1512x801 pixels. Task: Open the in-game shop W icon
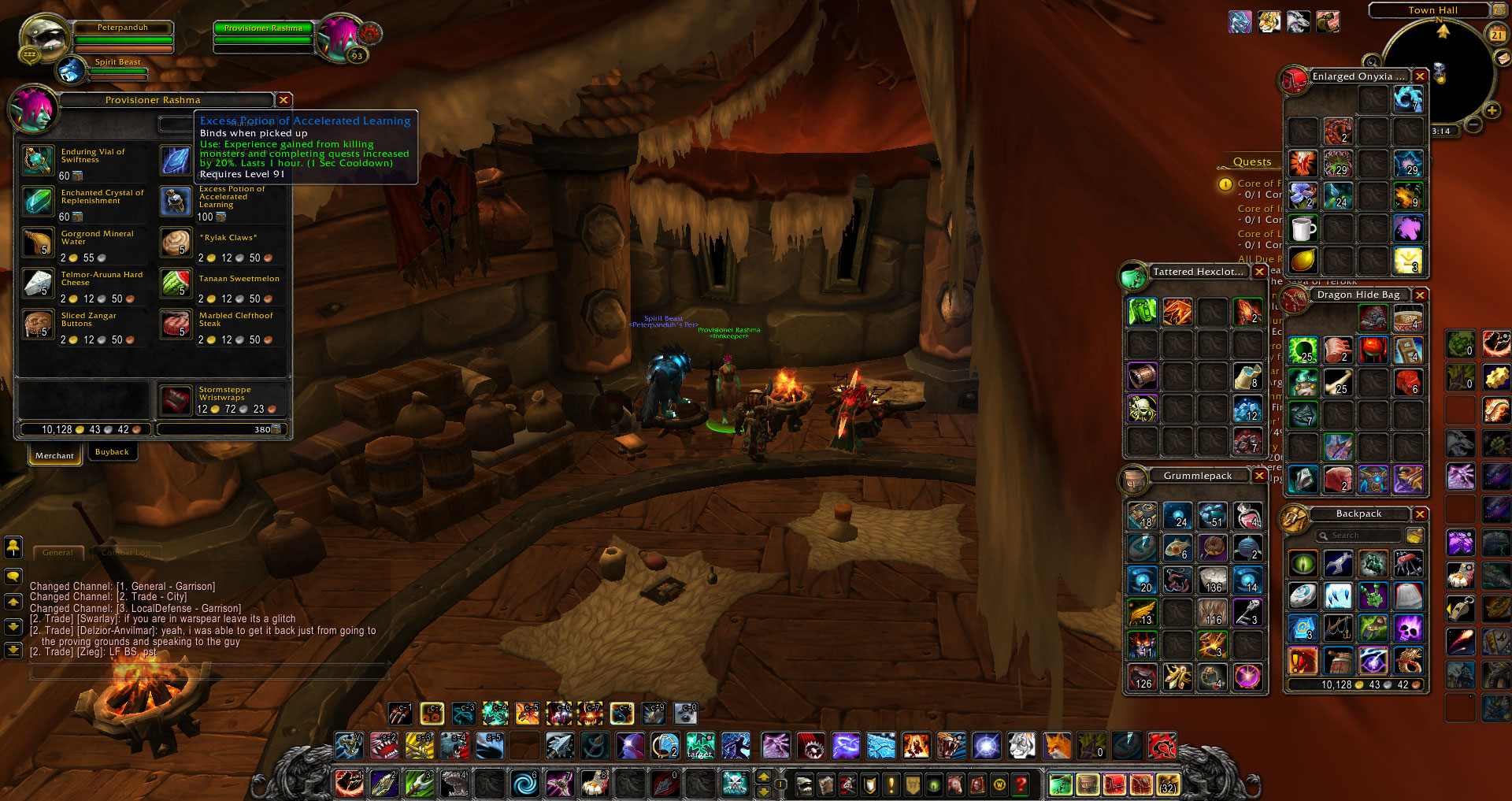999,784
